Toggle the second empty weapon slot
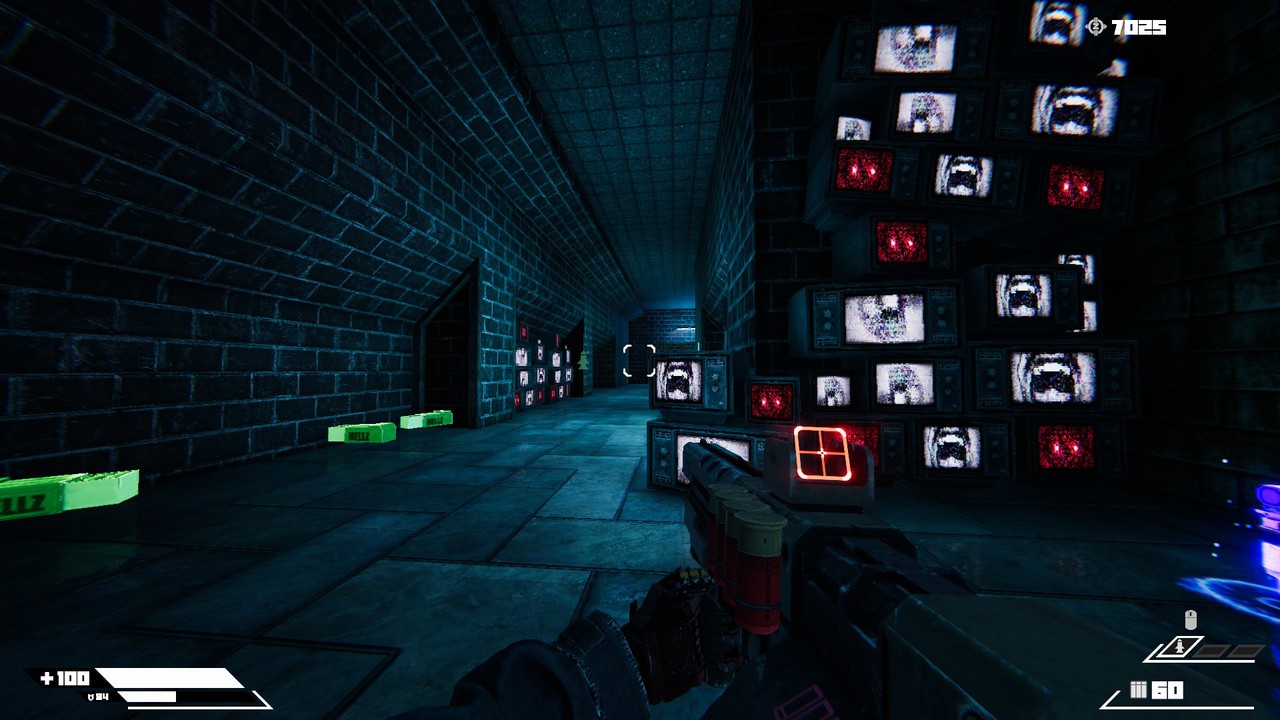The width and height of the screenshot is (1280, 720). click(x=1245, y=650)
